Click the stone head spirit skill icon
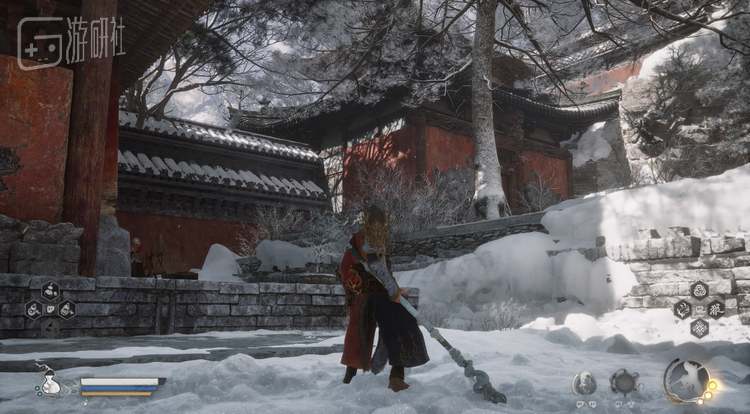The width and height of the screenshot is (750, 414). click(585, 382)
